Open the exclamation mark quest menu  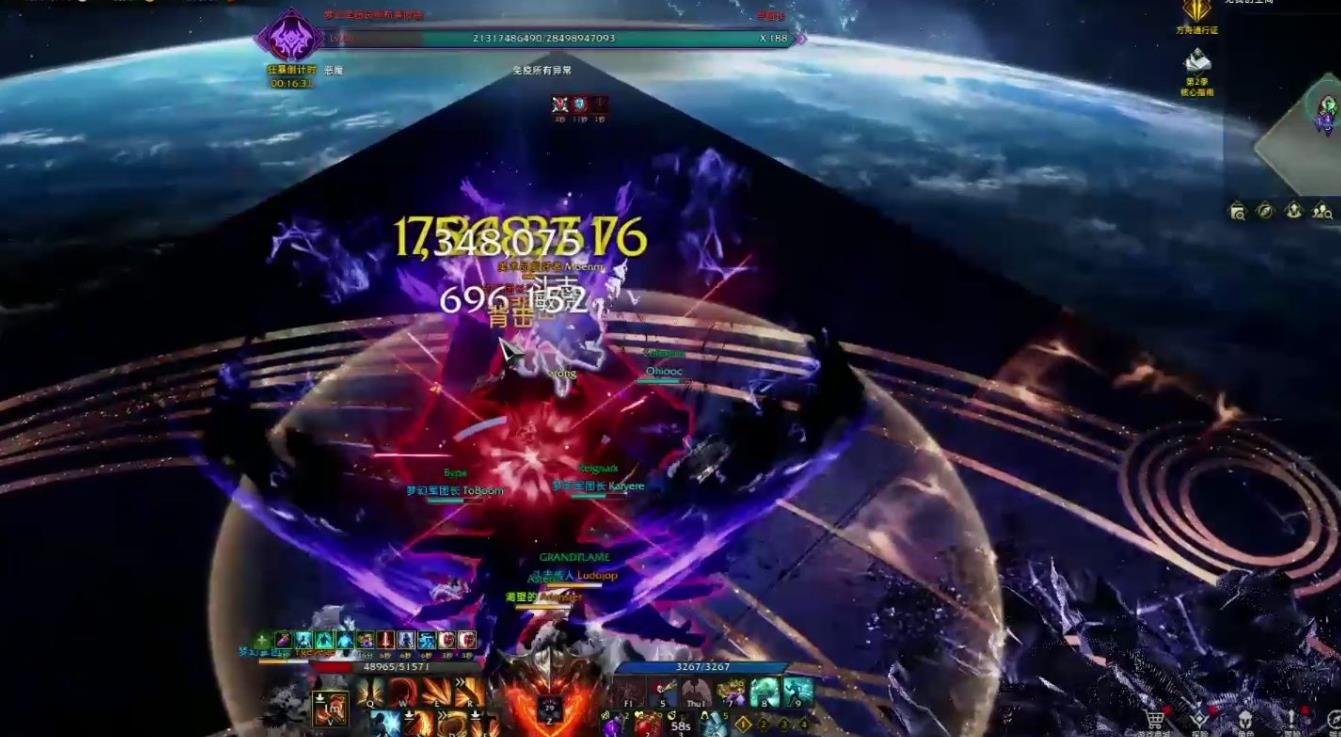[x=1292, y=719]
